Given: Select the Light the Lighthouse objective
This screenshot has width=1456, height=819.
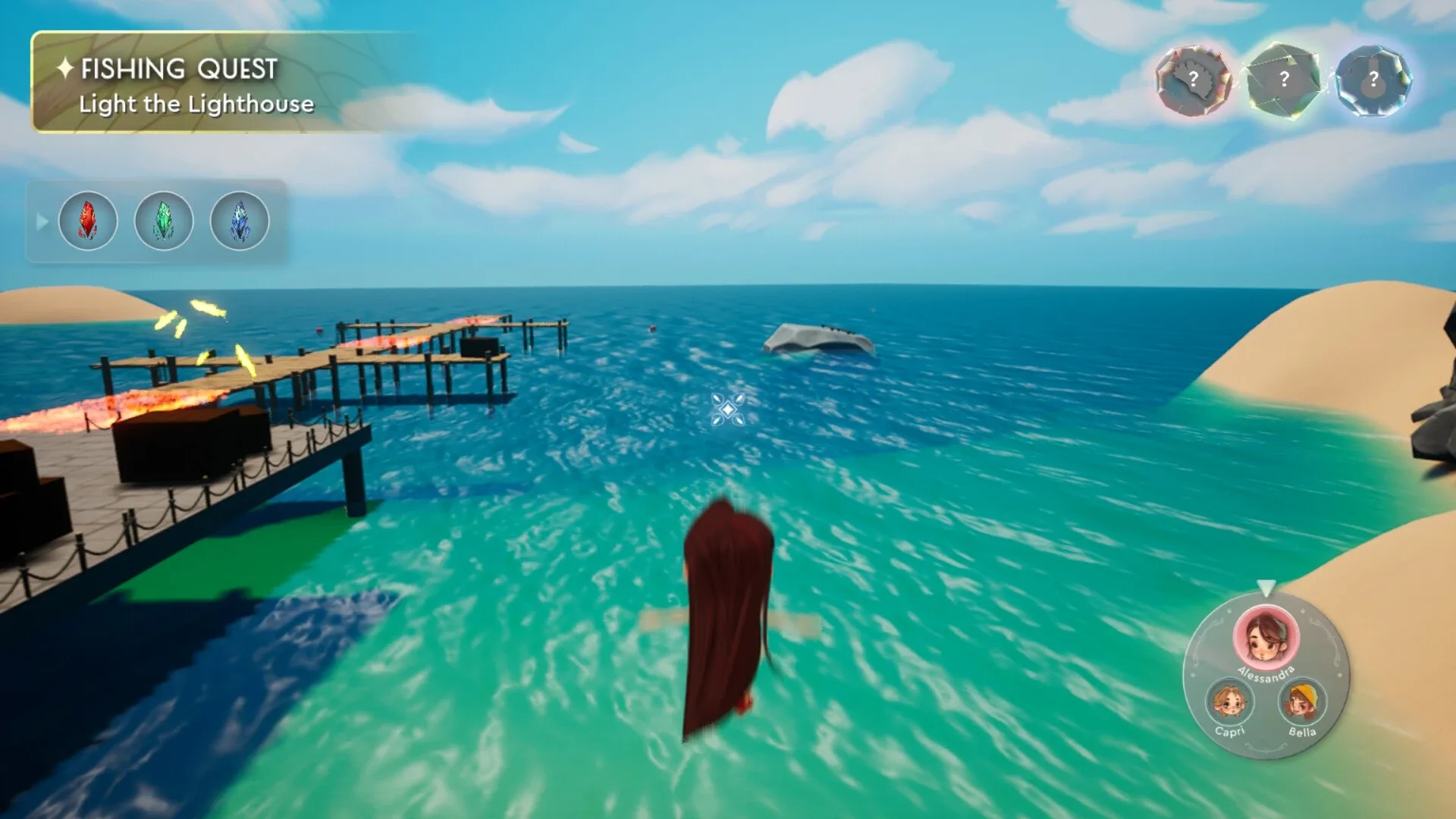Looking at the screenshot, I should click(x=196, y=104).
